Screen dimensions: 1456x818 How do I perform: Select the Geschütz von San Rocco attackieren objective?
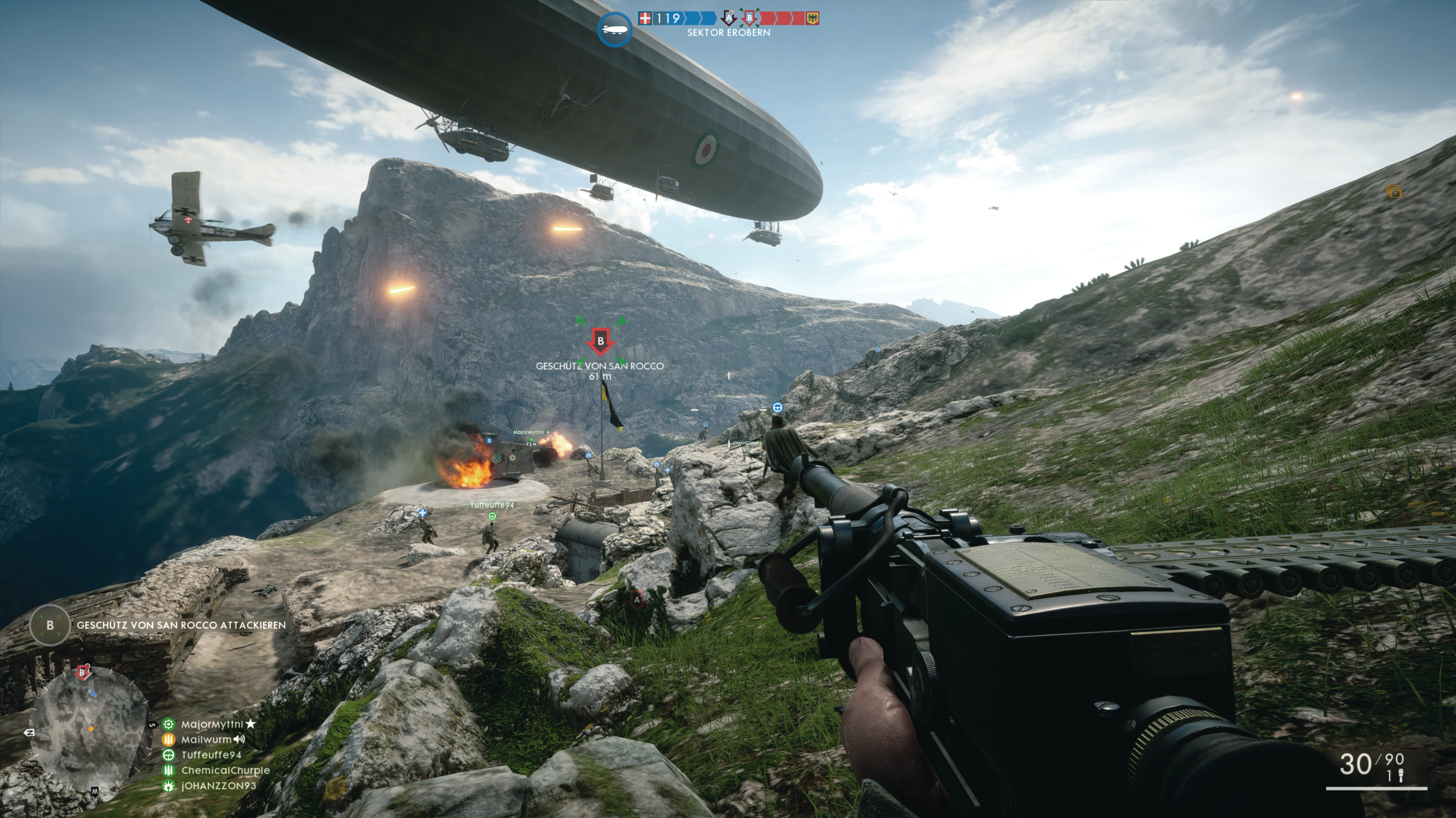[181, 625]
